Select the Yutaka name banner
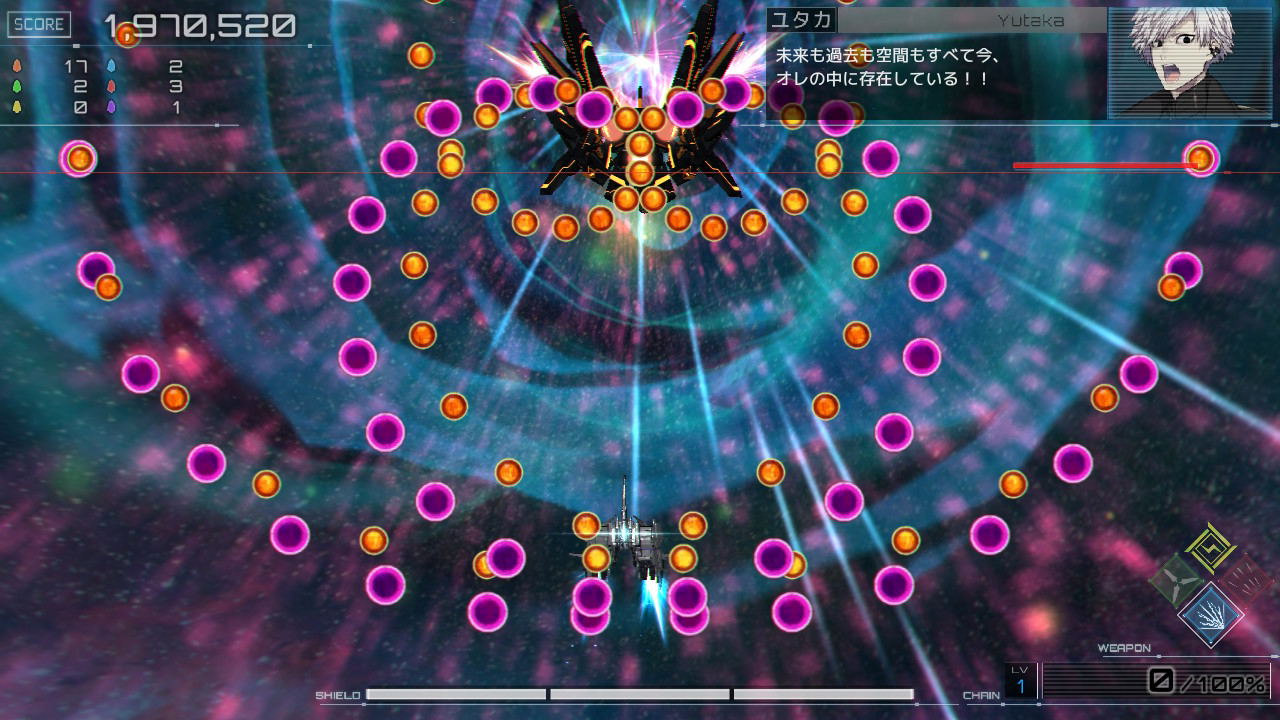Screen dimensions: 1280x720 [x=935, y=20]
